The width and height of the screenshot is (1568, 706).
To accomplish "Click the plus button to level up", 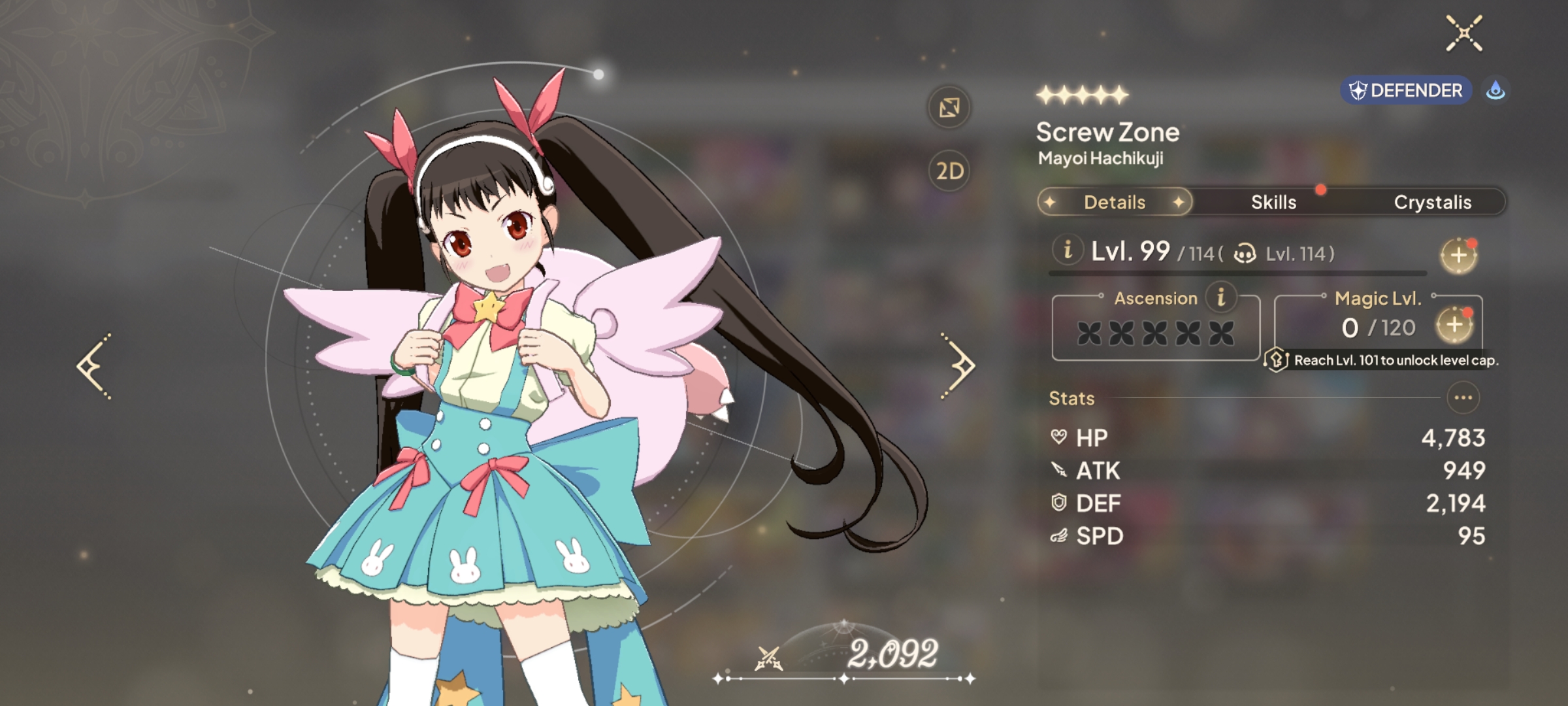I will click(x=1458, y=256).
